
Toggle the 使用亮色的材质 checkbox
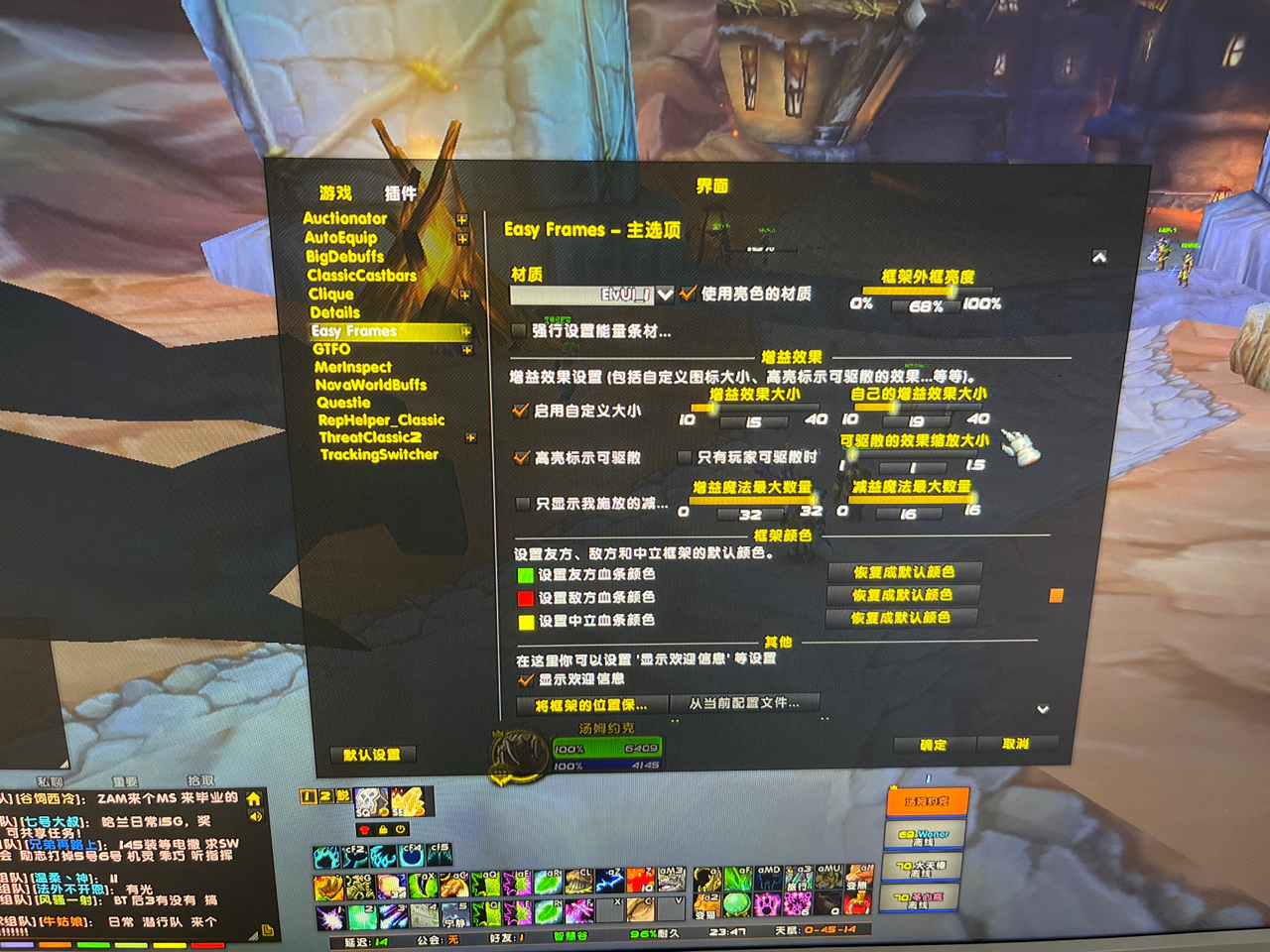(687, 294)
